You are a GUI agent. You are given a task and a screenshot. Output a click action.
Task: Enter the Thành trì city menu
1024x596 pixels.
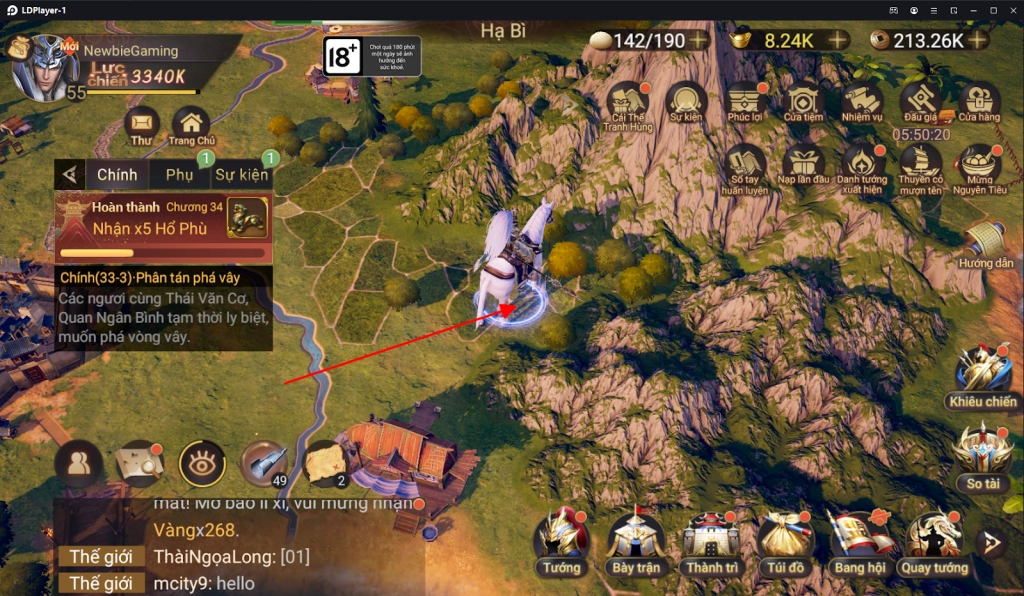point(711,543)
